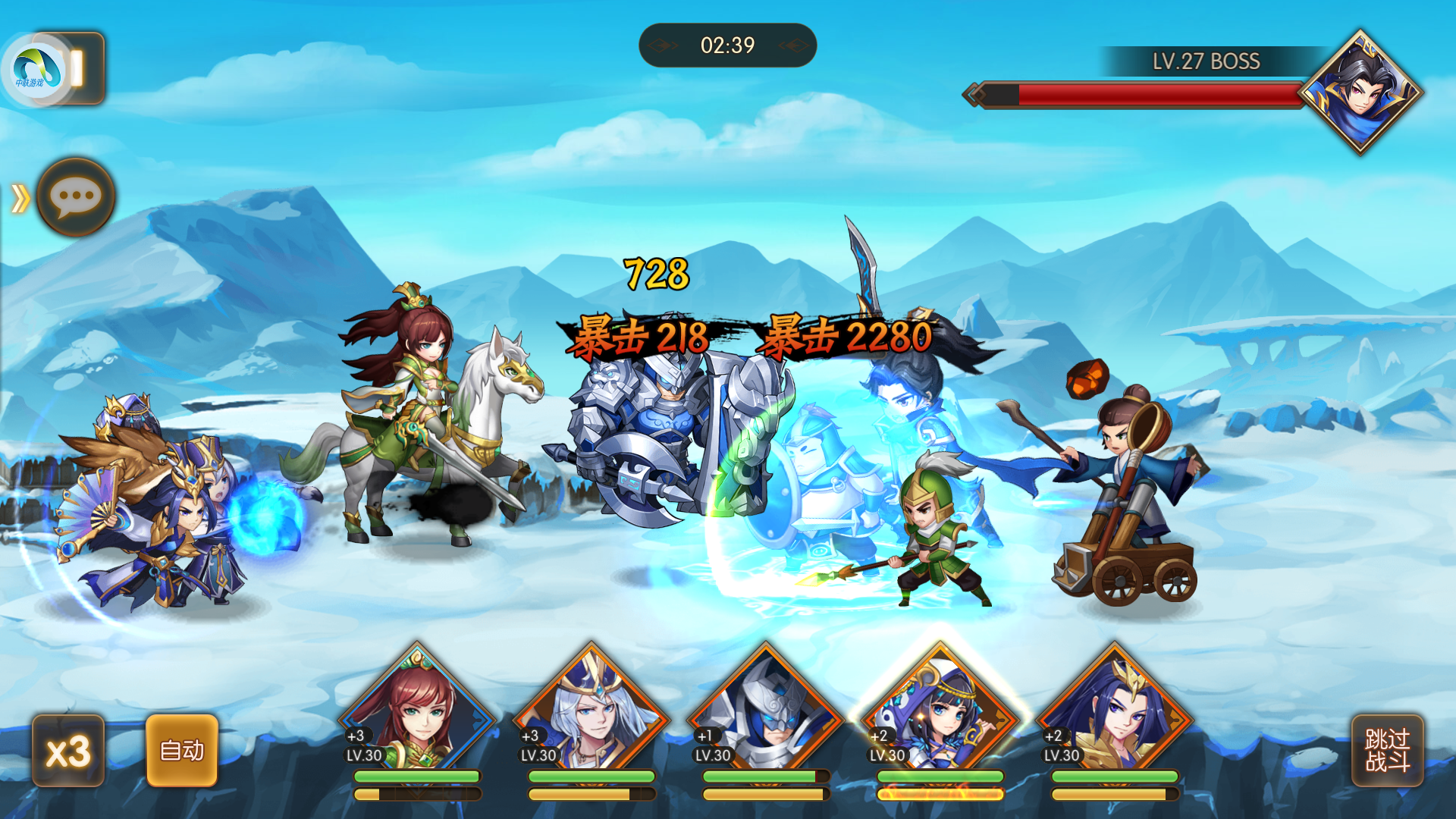
Task: Open the chat speech bubble
Action: (x=76, y=197)
